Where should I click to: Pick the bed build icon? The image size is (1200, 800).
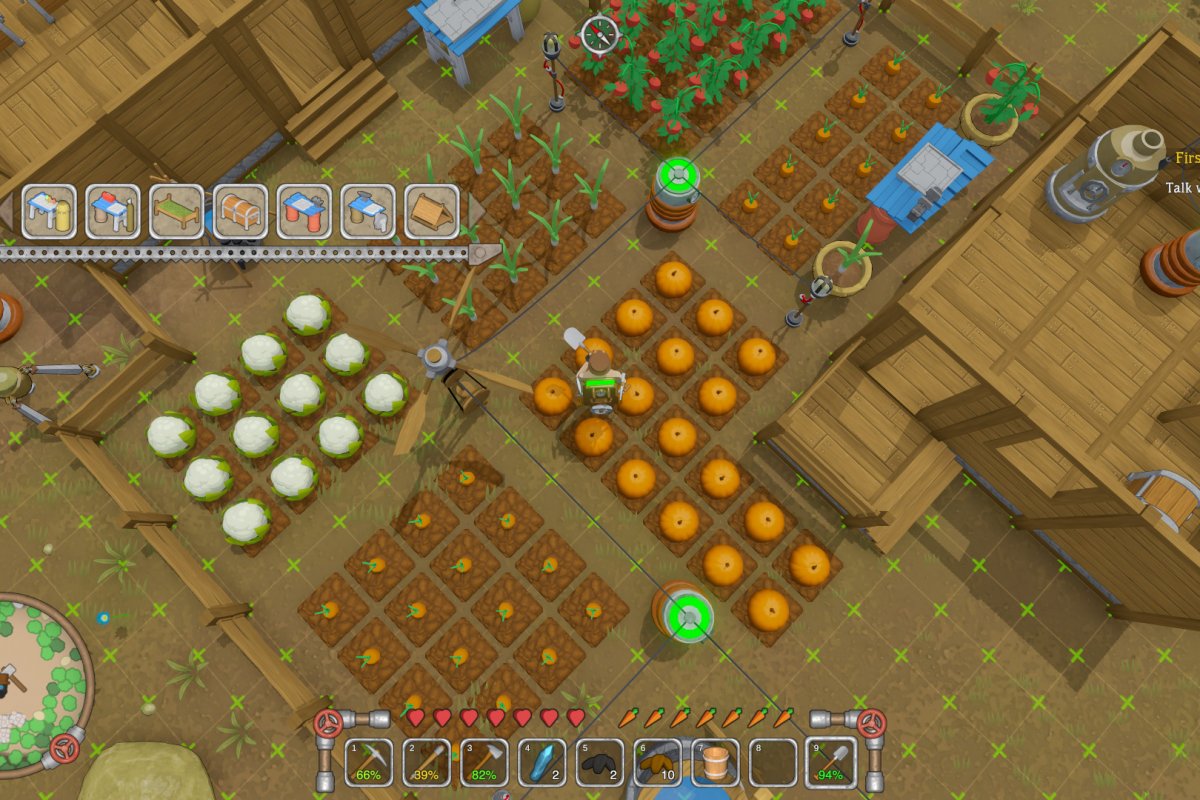(x=177, y=211)
